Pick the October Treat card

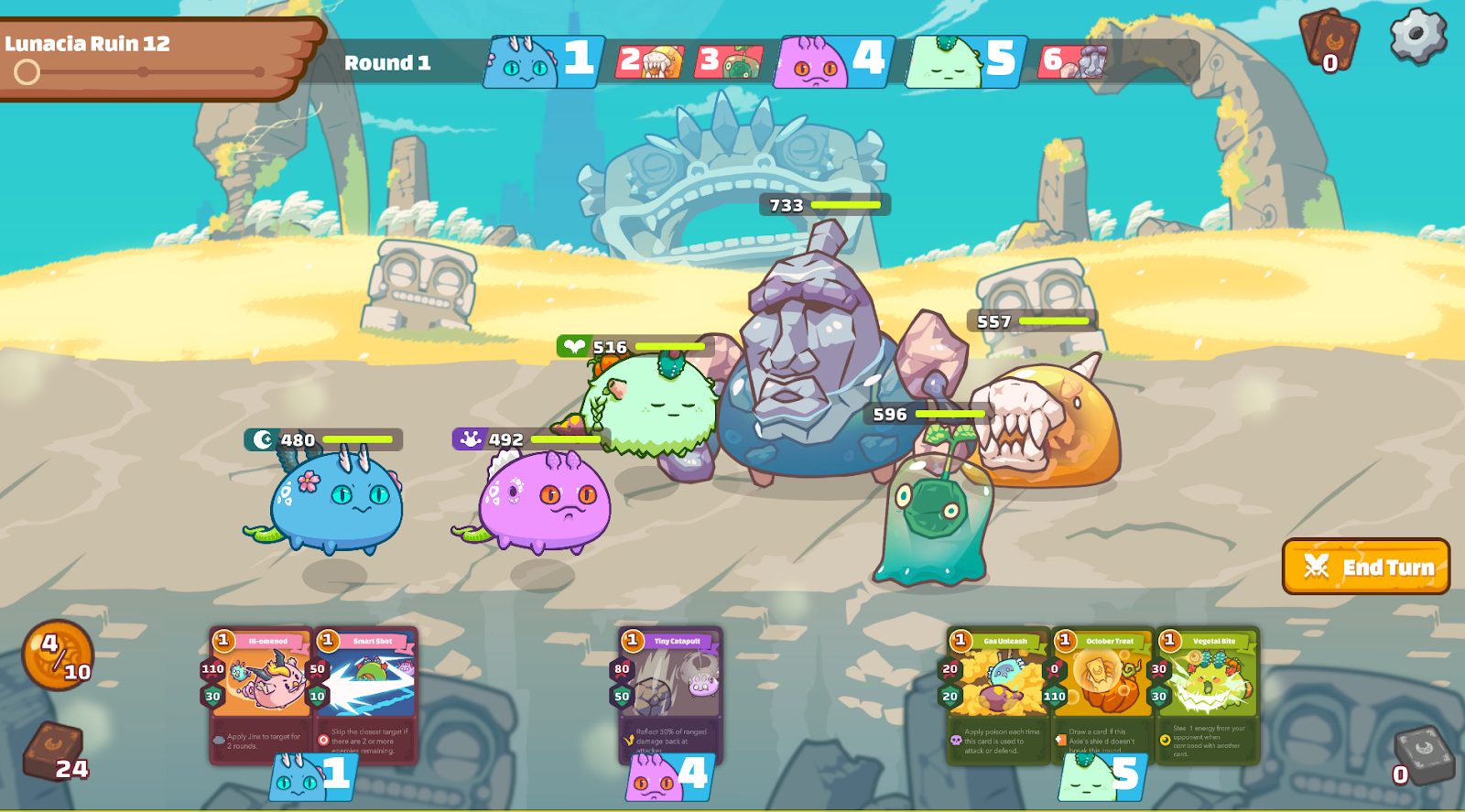click(x=1102, y=694)
